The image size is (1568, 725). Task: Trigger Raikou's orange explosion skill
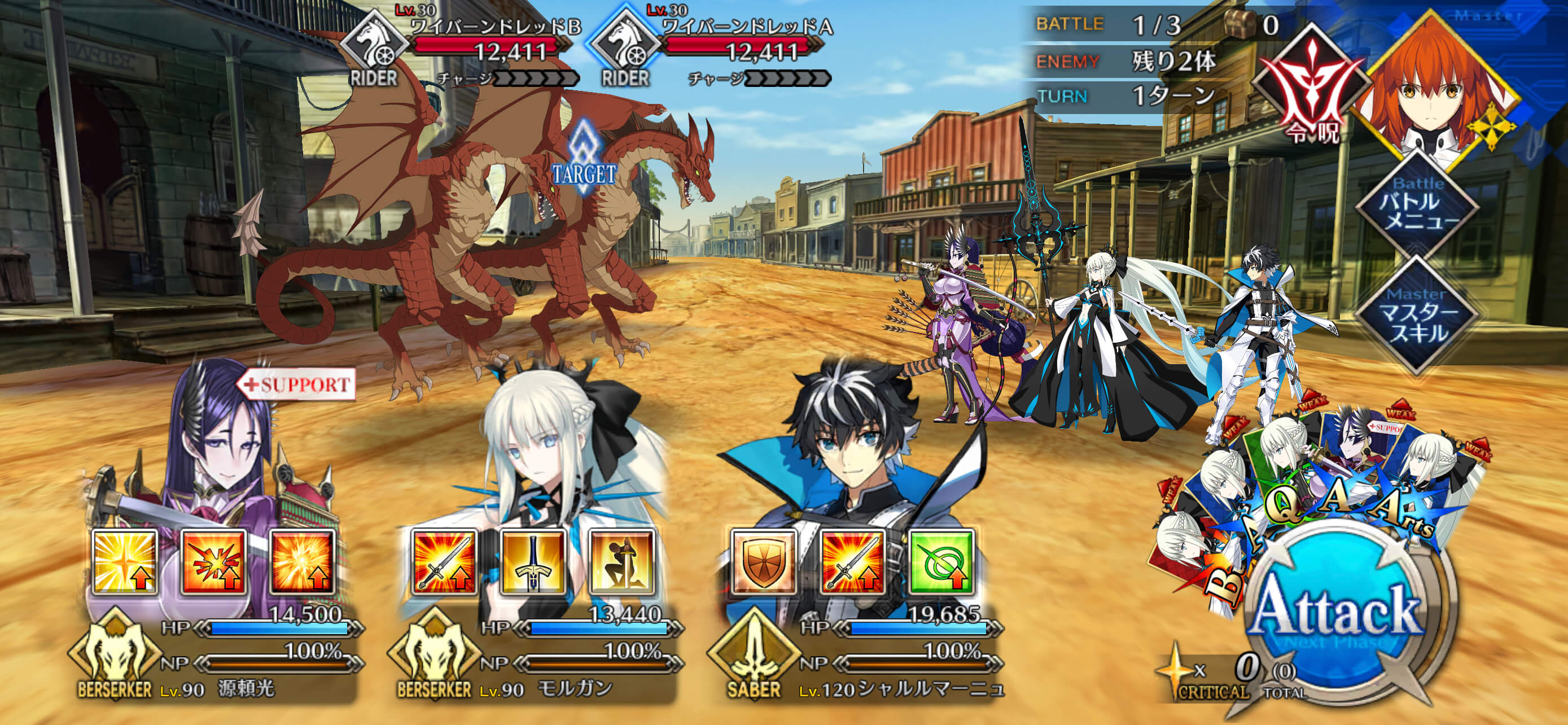(303, 562)
